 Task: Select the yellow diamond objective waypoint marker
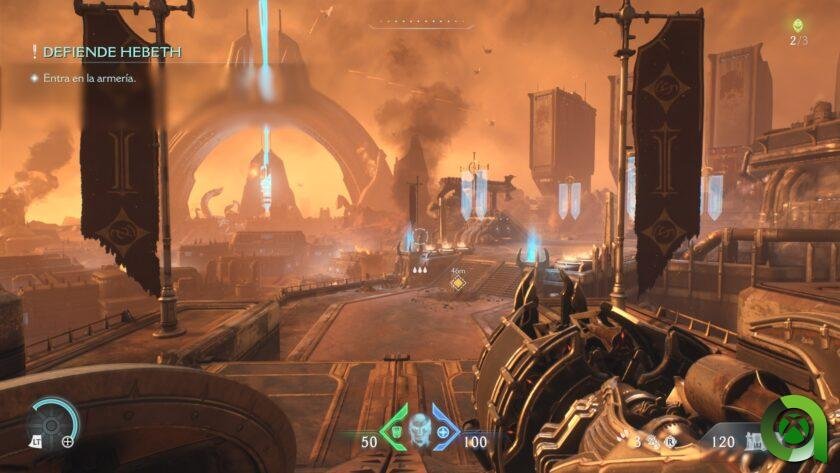pyautogui.click(x=458, y=283)
